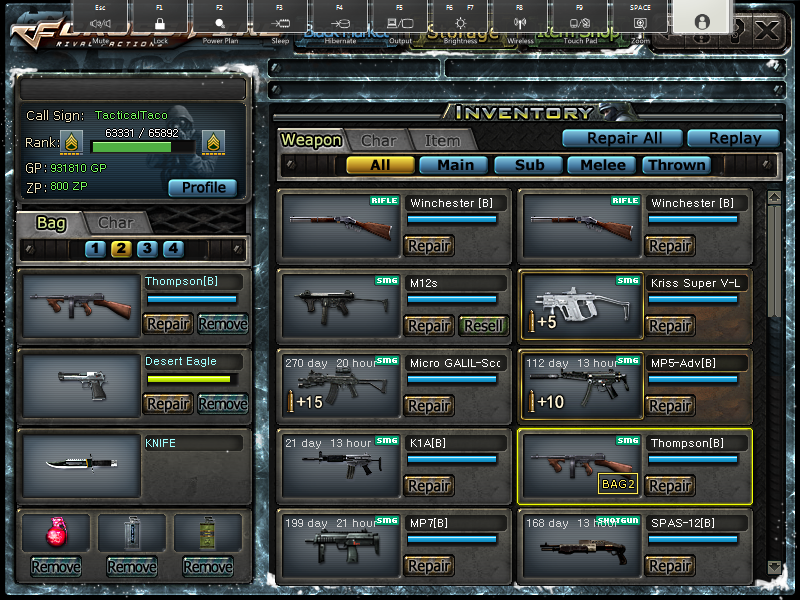Remove the red grenade from bag
Image resolution: width=800 pixels, height=600 pixels.
click(x=56, y=567)
